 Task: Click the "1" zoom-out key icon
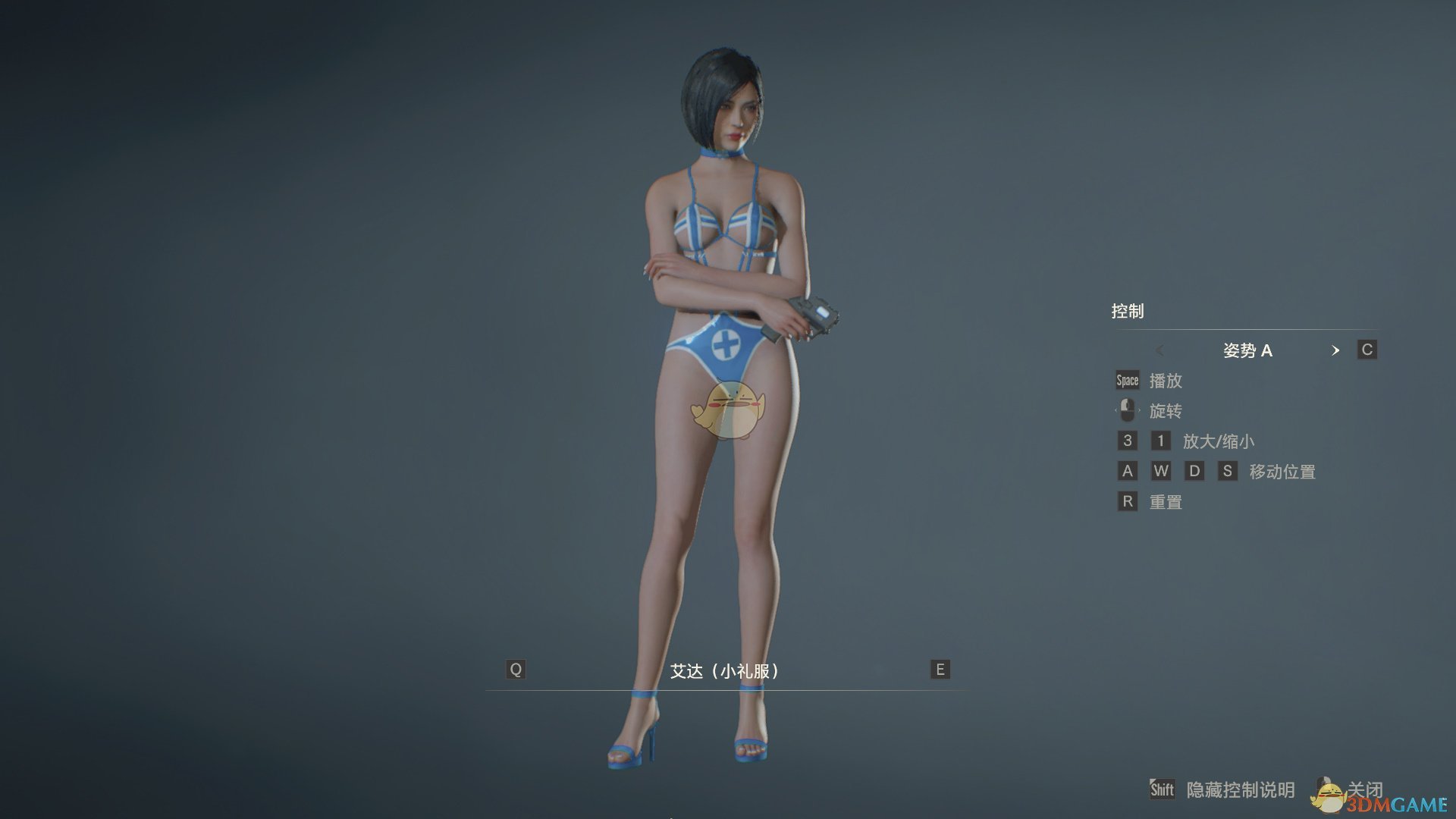tap(1161, 441)
